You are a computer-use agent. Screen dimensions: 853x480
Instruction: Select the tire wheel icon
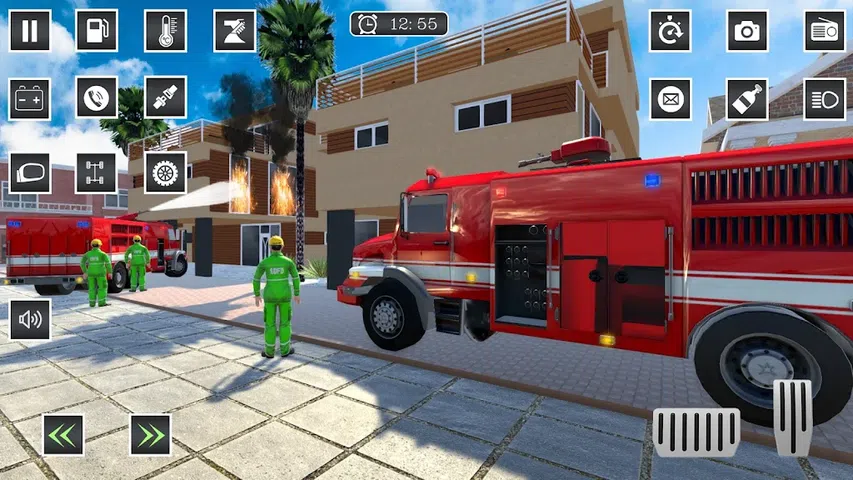(165, 172)
